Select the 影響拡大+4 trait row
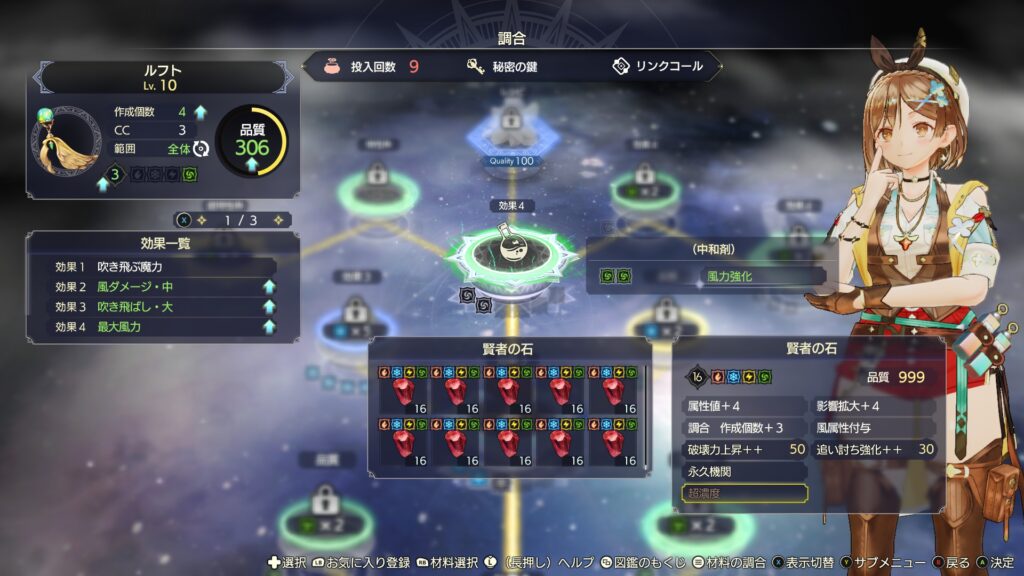1024x576 pixels. (x=874, y=407)
